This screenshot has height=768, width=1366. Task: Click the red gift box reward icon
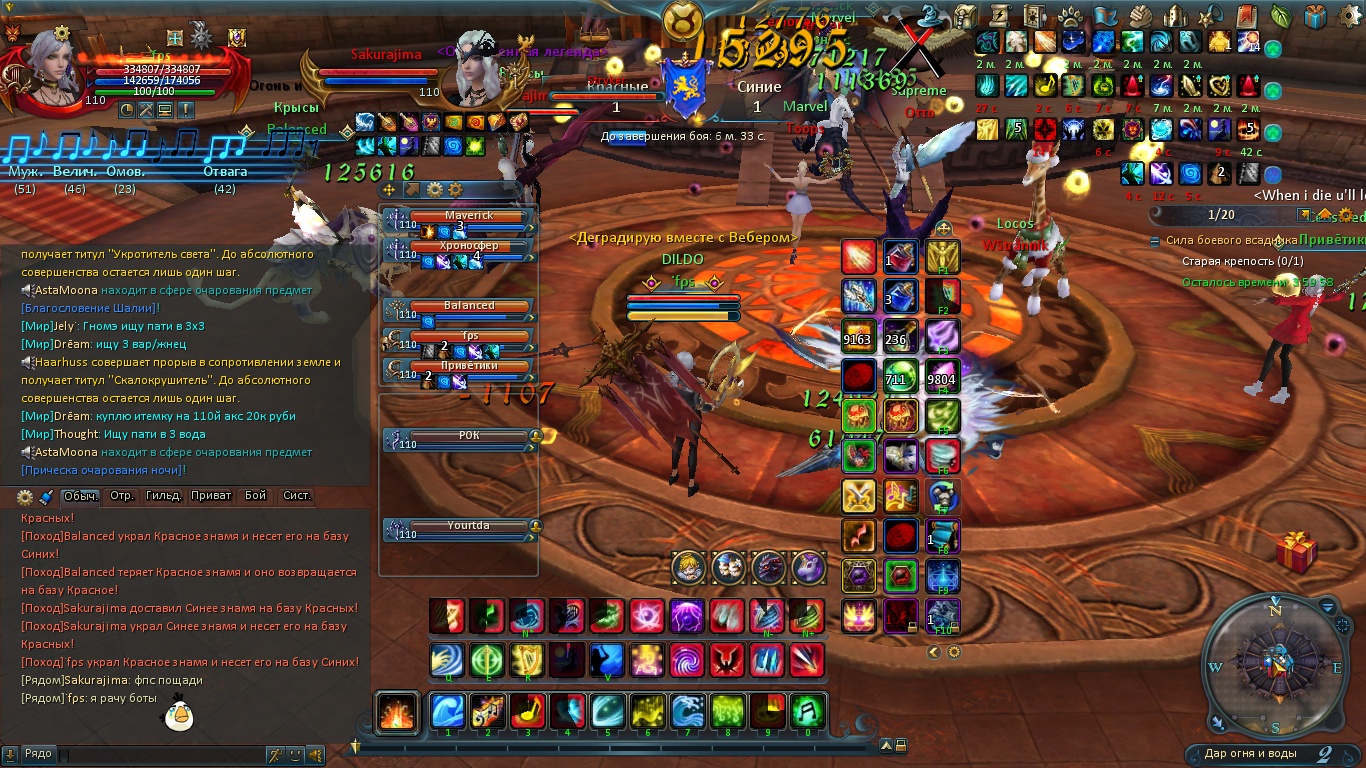point(1297,552)
